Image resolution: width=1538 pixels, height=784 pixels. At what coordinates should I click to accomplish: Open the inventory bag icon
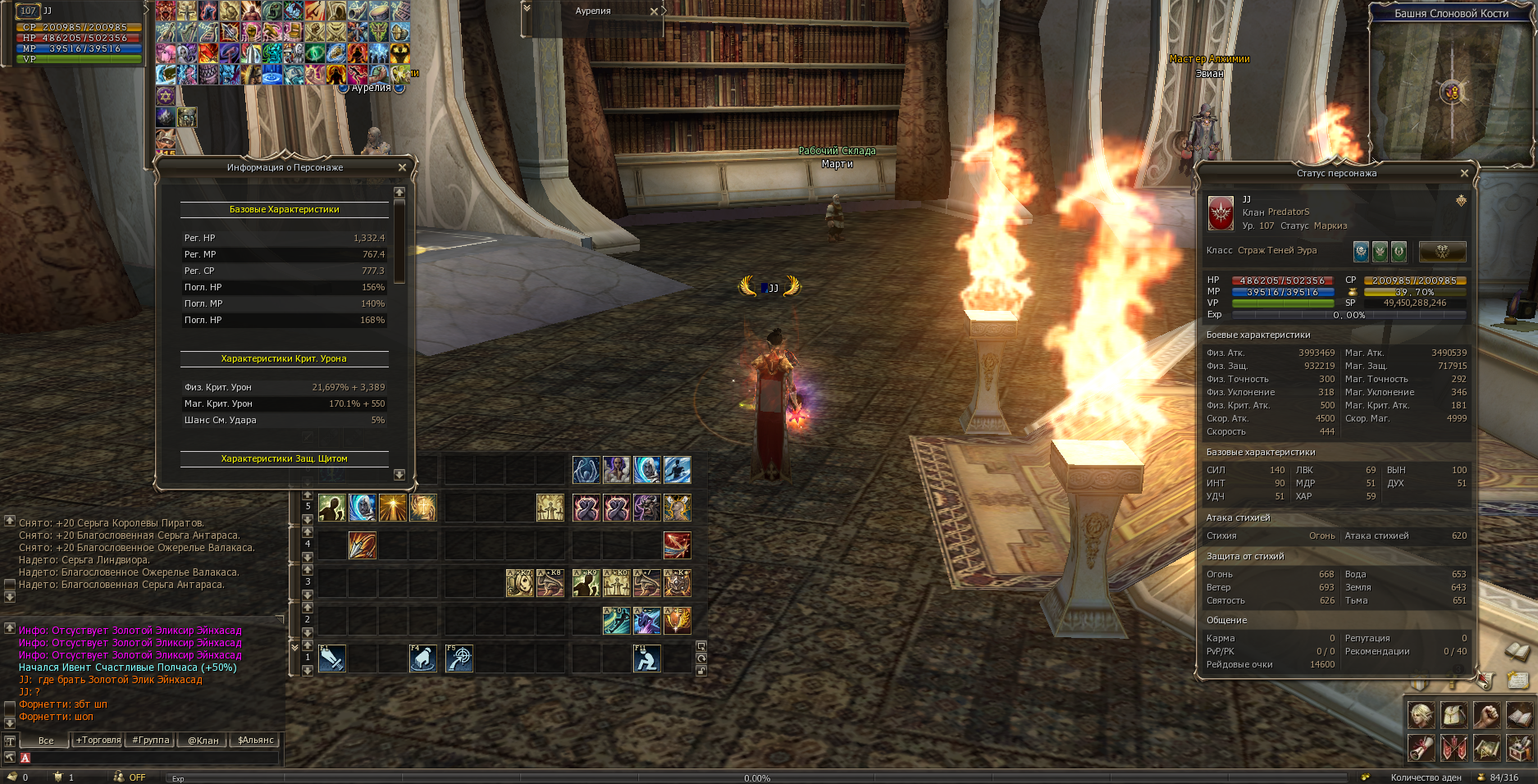click(x=1454, y=715)
